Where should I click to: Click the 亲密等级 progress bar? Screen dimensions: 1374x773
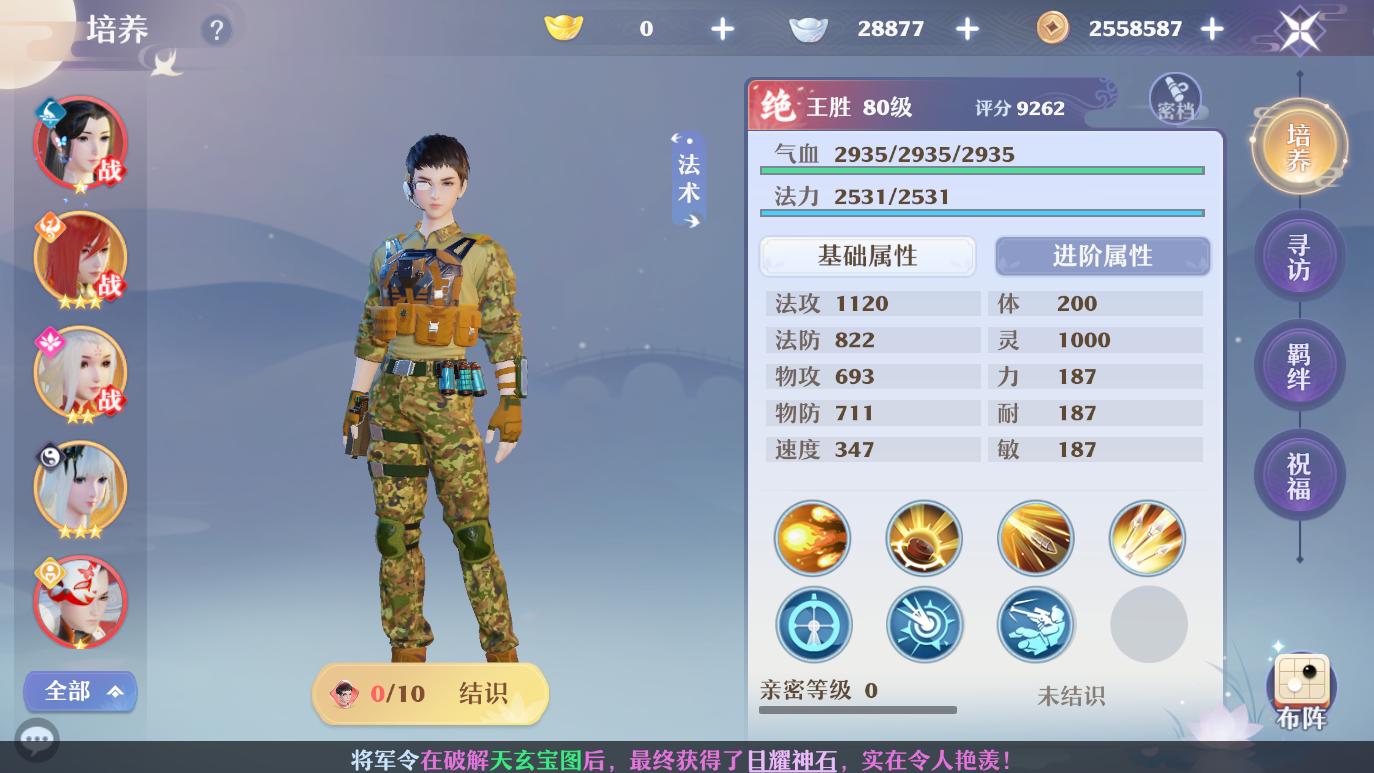coord(858,709)
